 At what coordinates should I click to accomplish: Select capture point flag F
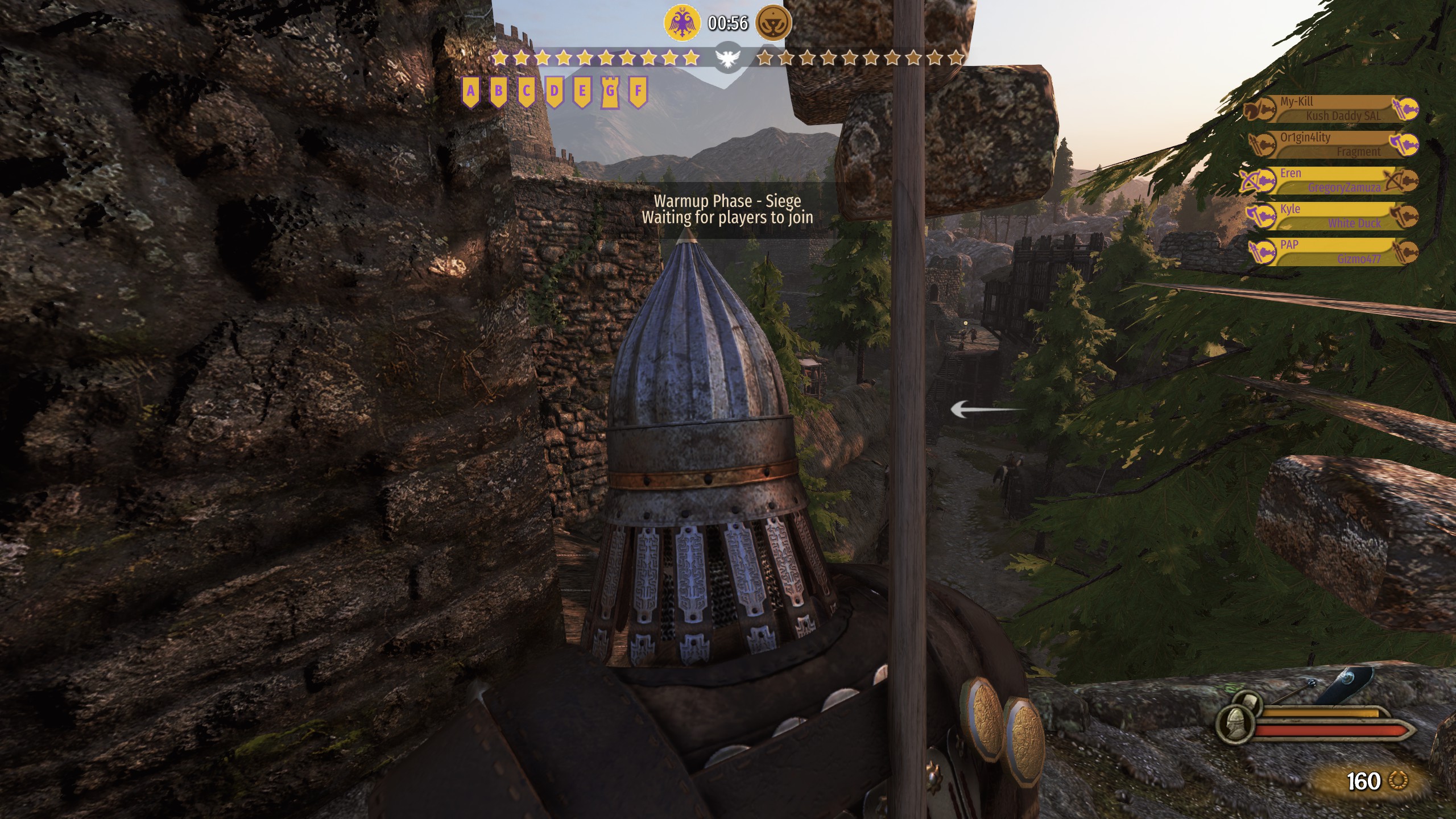click(x=638, y=92)
